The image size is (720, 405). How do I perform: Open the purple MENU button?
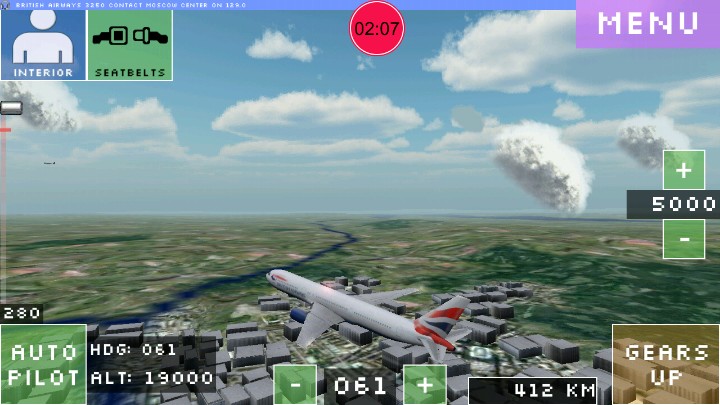pyautogui.click(x=648, y=24)
